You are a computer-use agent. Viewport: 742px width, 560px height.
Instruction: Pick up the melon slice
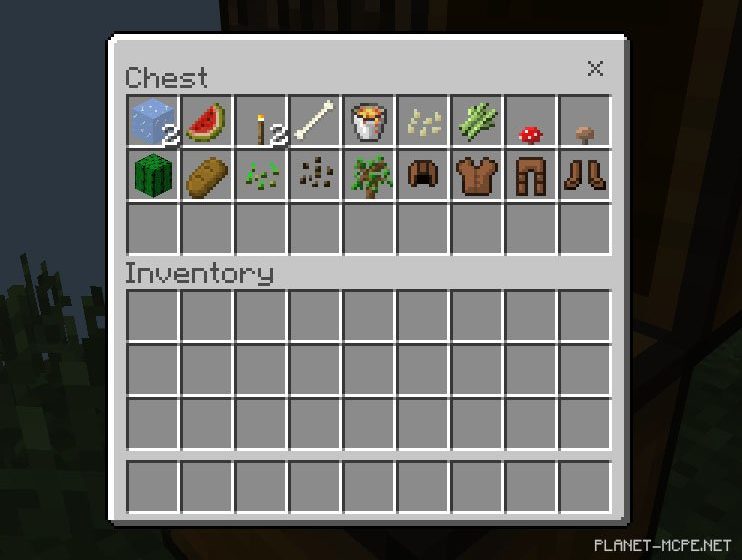click(207, 122)
